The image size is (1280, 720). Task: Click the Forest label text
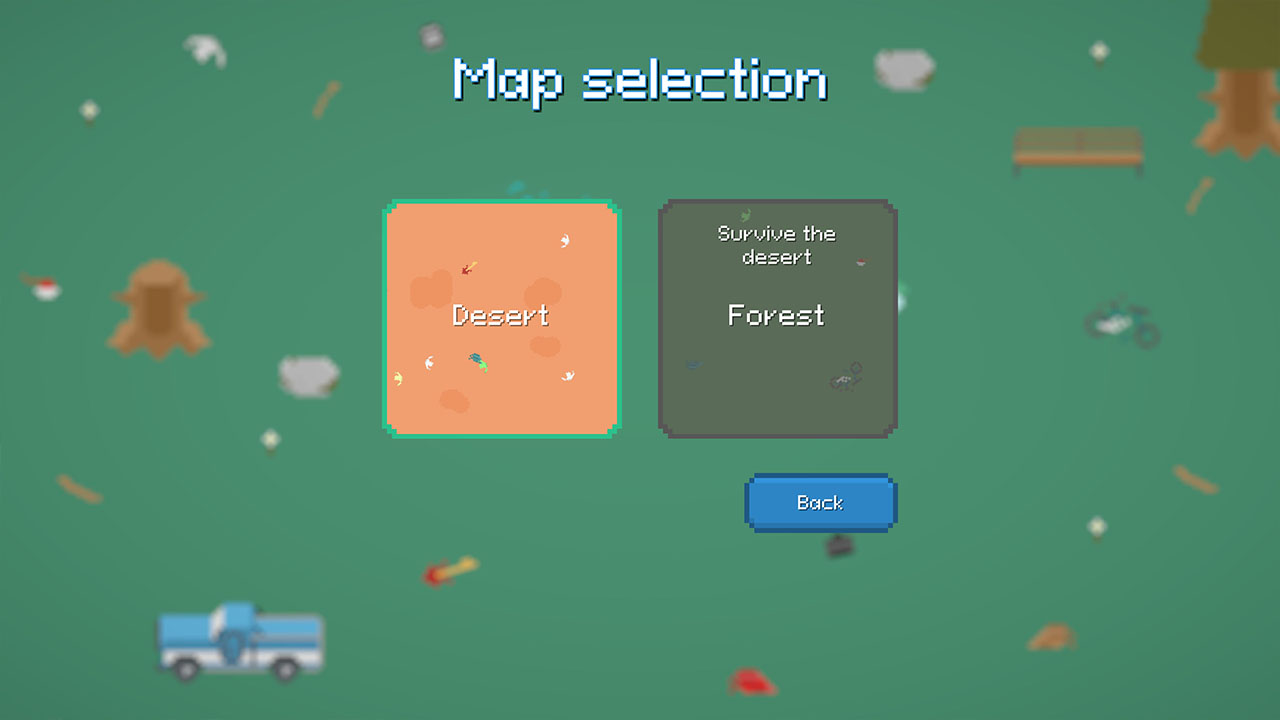(x=776, y=316)
